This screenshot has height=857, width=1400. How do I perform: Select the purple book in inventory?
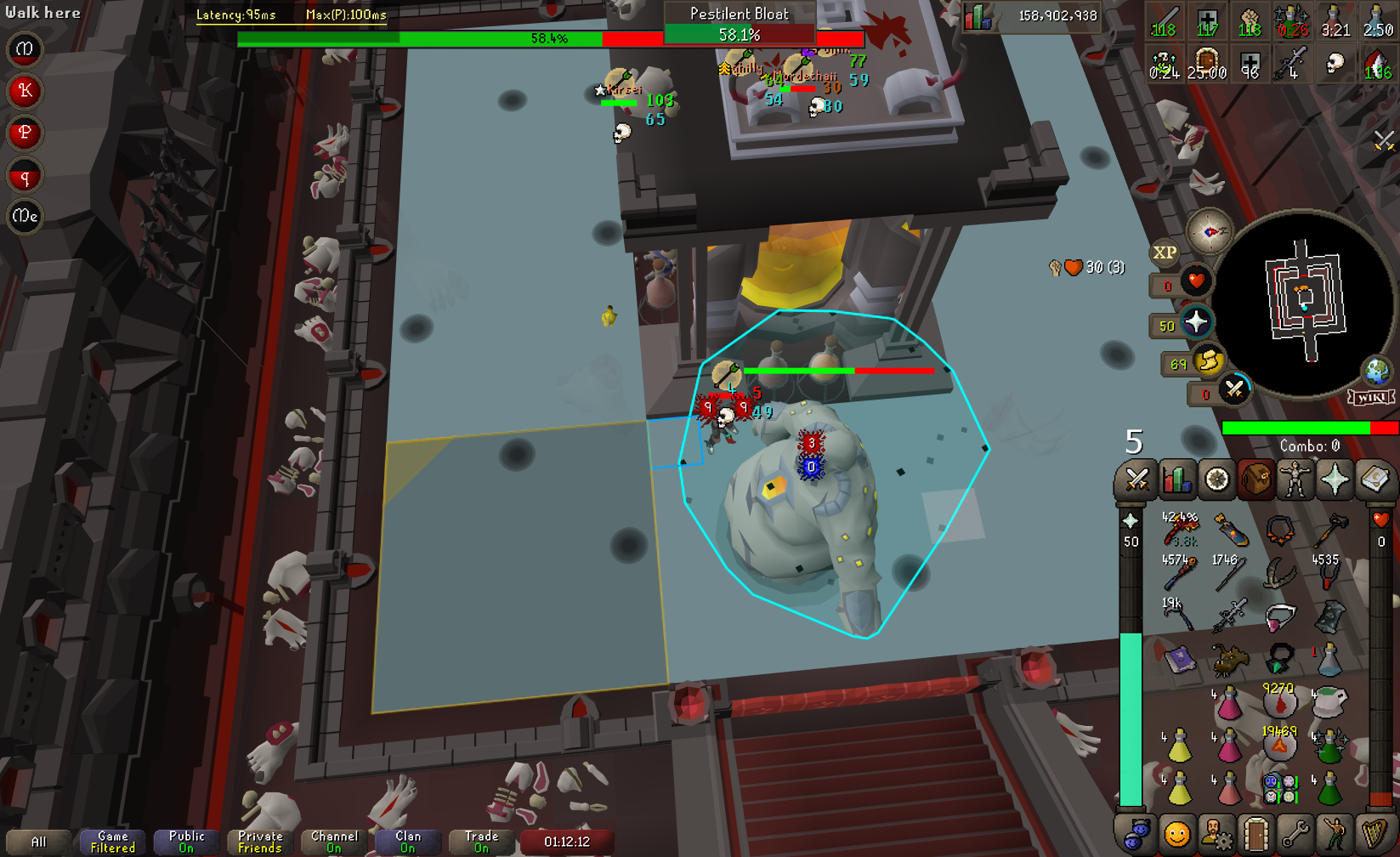(1179, 659)
